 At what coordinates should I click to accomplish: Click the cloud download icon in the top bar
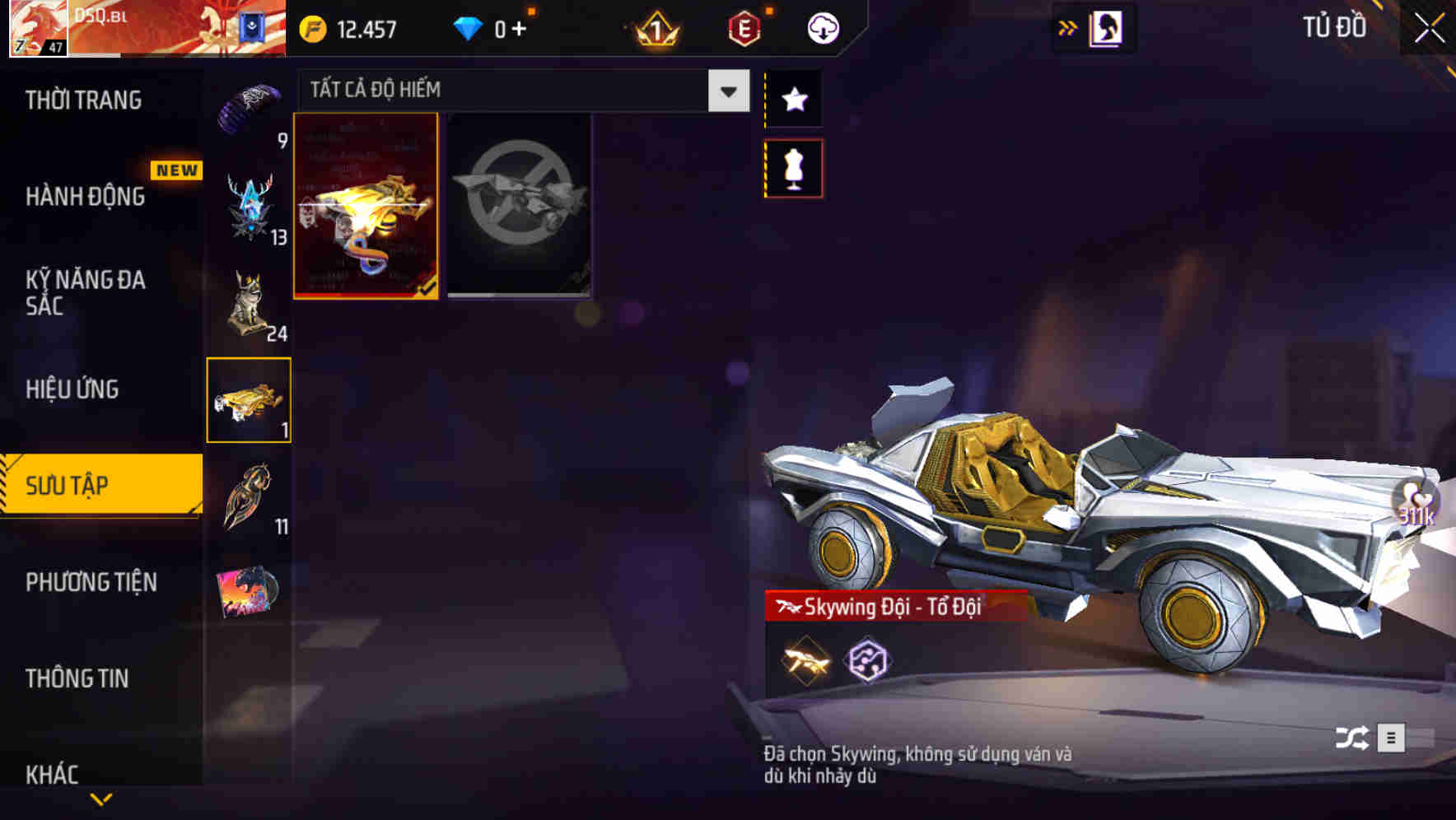pyautogui.click(x=823, y=26)
